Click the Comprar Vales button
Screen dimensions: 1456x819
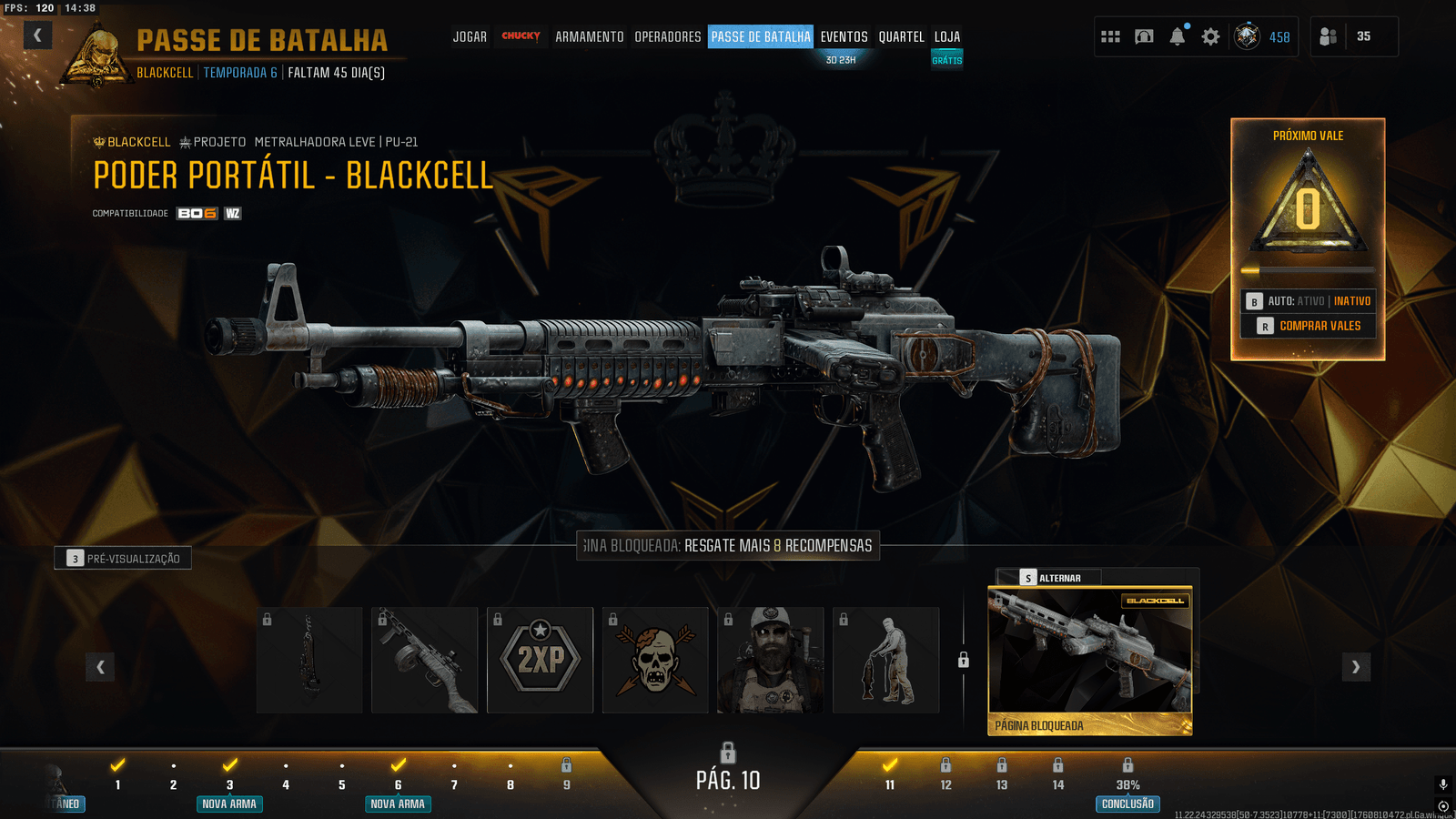click(x=1309, y=326)
